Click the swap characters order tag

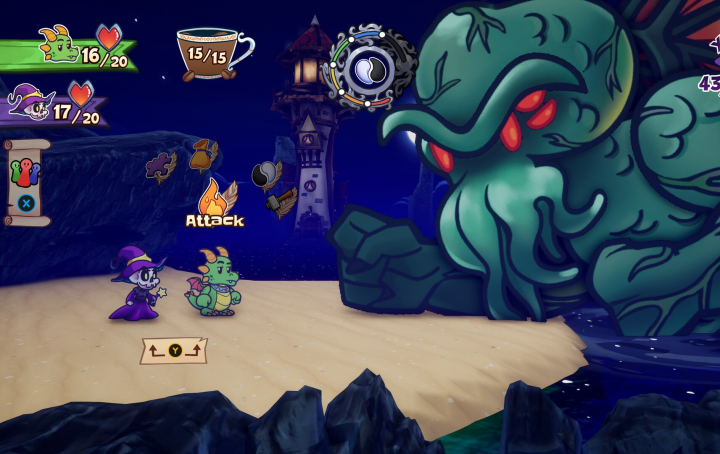pos(174,350)
